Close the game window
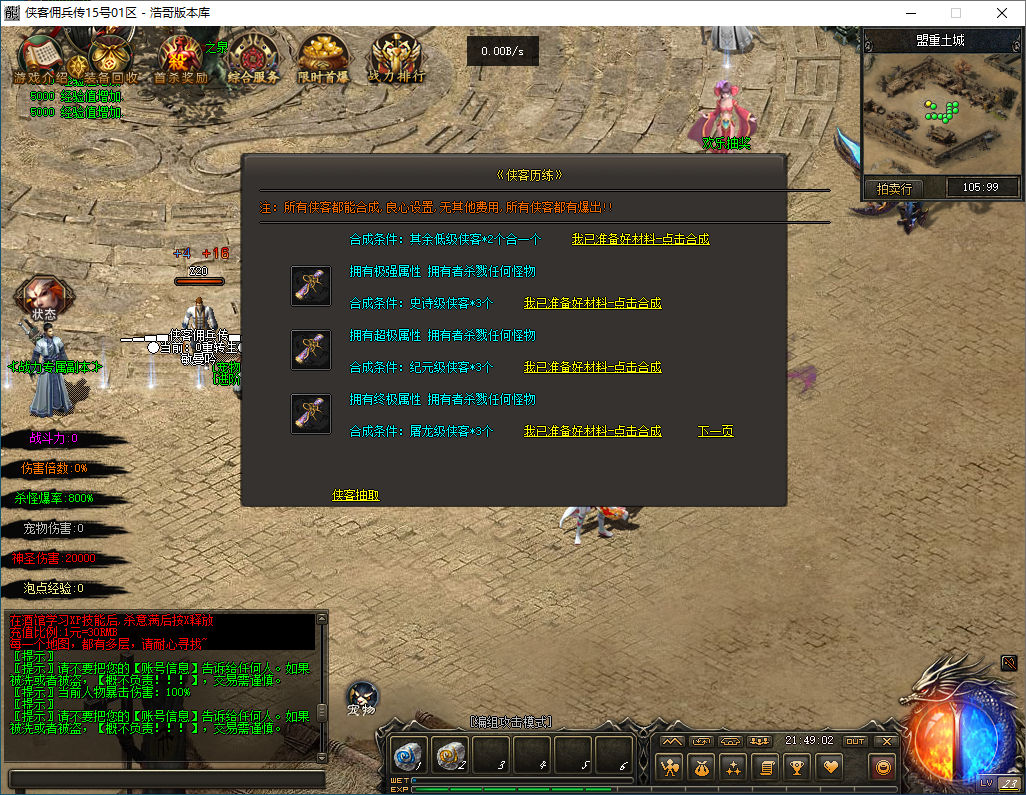 [1001, 13]
